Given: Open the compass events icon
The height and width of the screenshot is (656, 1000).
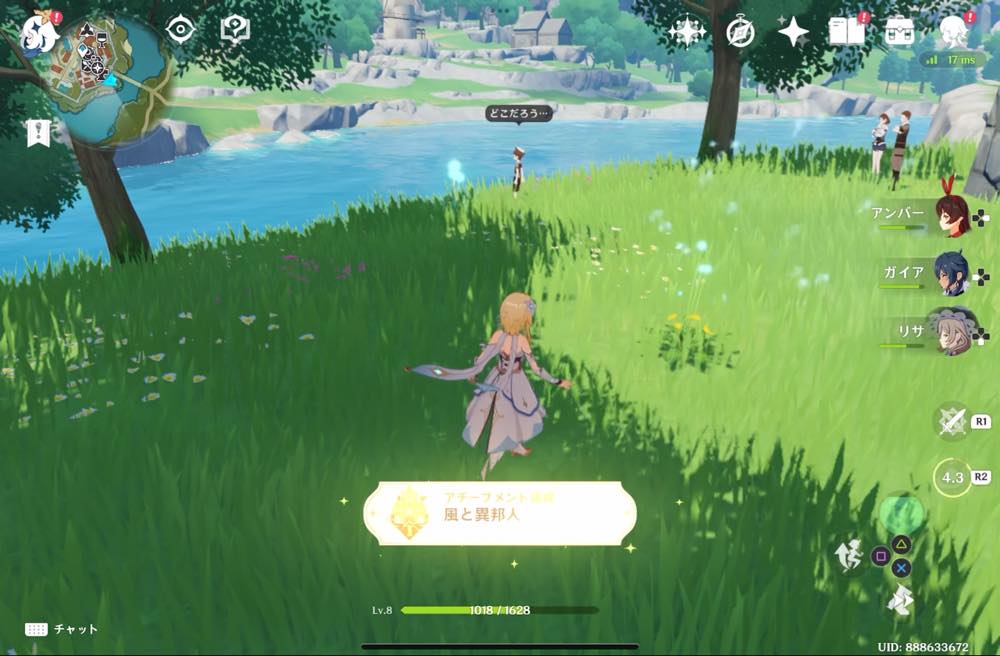Looking at the screenshot, I should (x=740, y=32).
